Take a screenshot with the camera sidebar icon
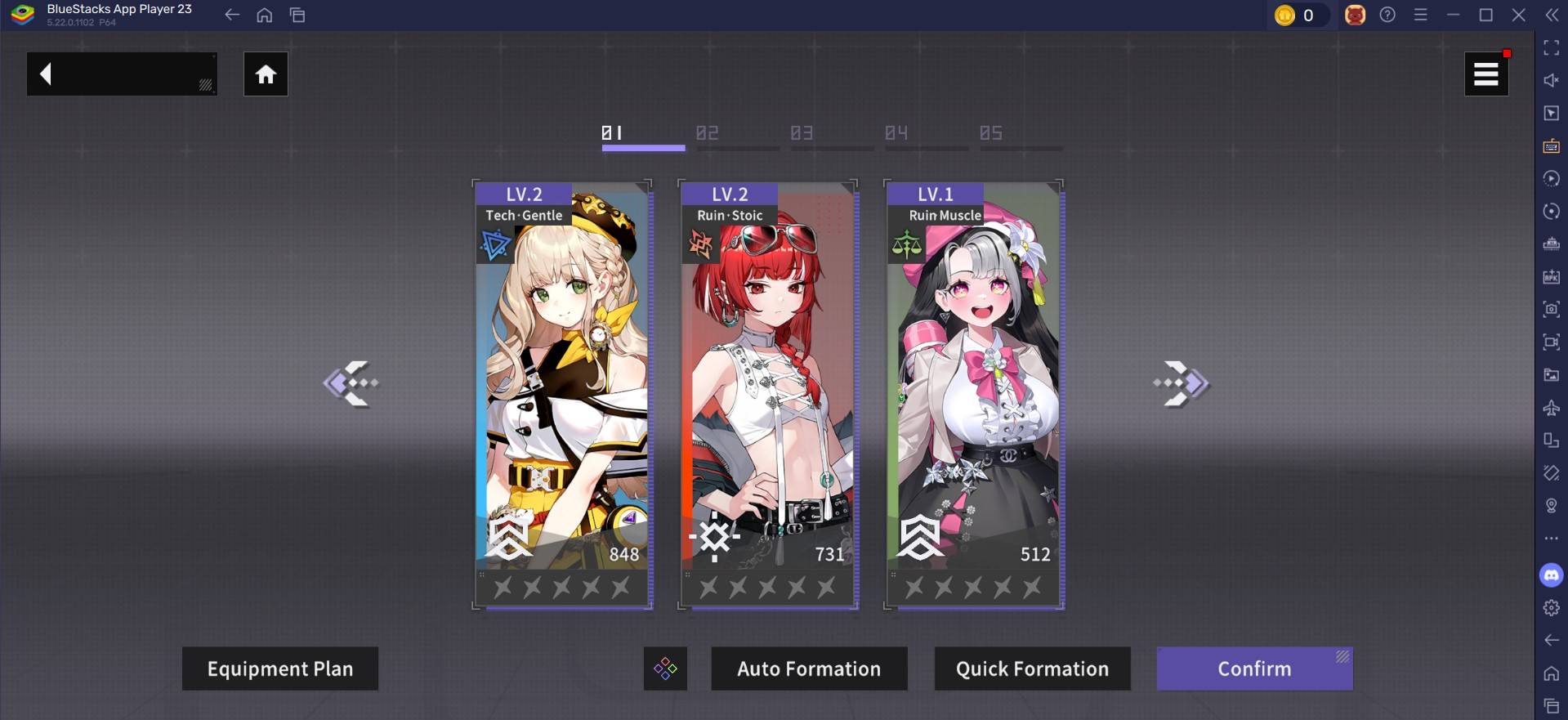This screenshot has width=1568, height=720. pyautogui.click(x=1551, y=309)
